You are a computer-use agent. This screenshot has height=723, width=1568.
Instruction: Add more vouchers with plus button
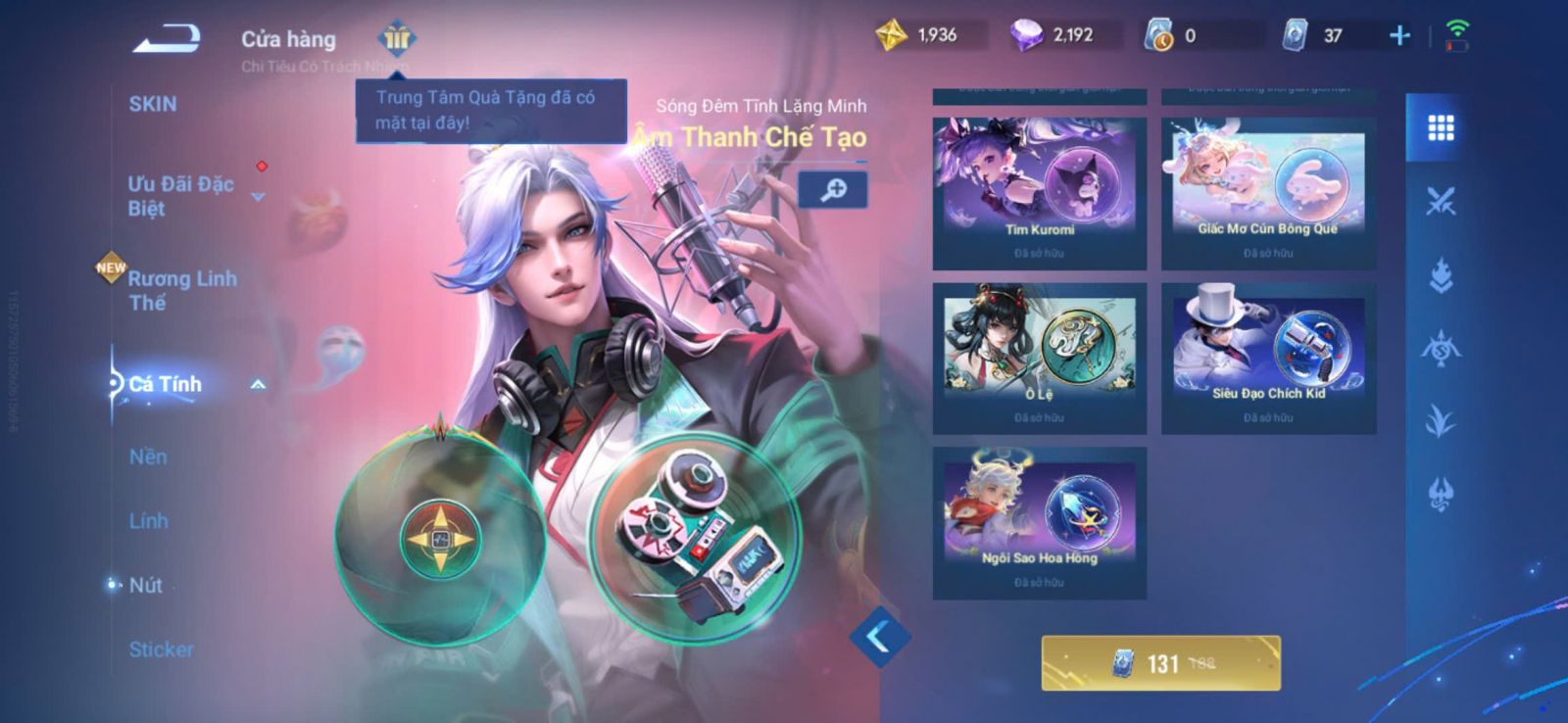(1399, 36)
